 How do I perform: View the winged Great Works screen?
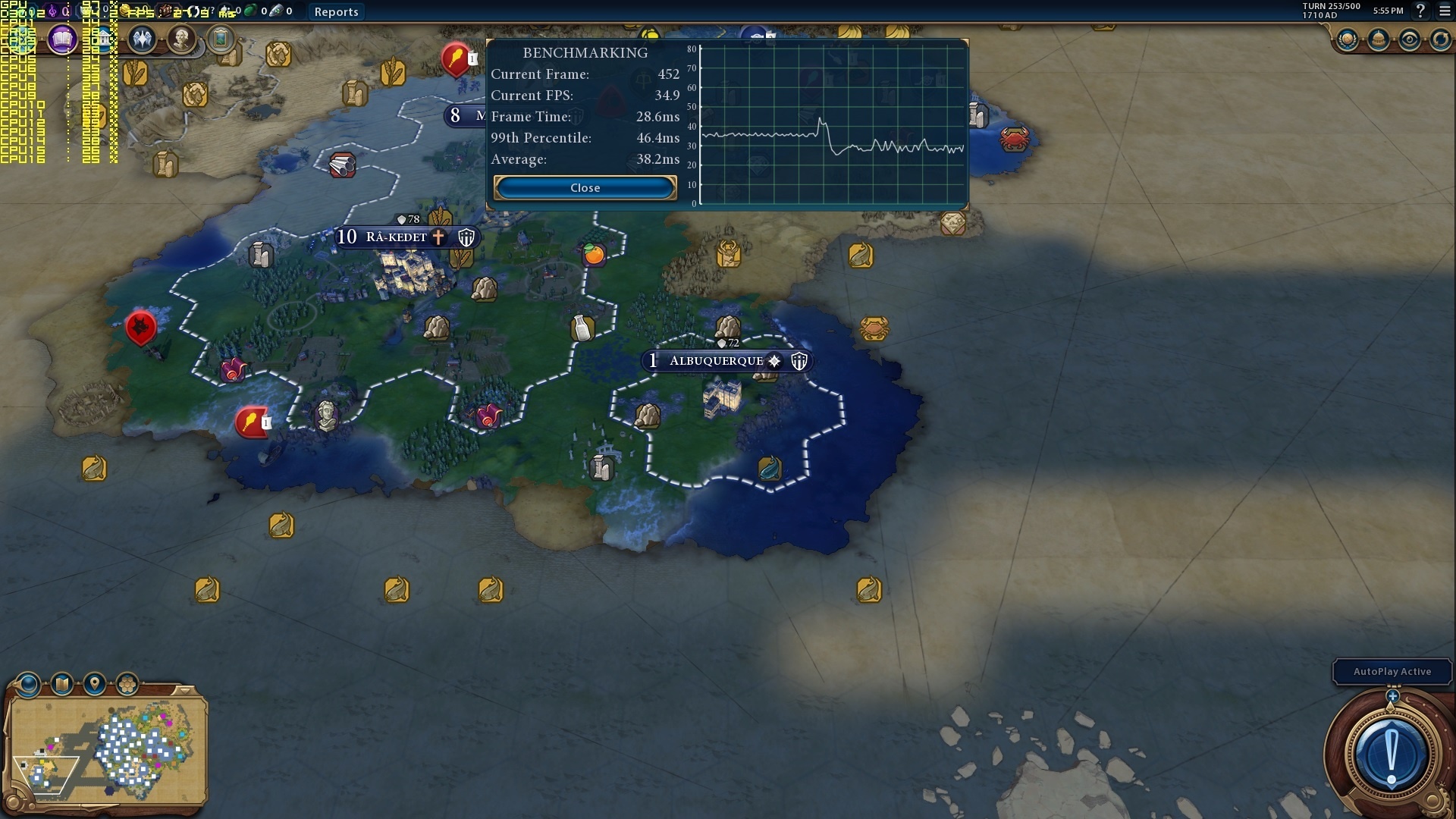pyautogui.click(x=142, y=39)
